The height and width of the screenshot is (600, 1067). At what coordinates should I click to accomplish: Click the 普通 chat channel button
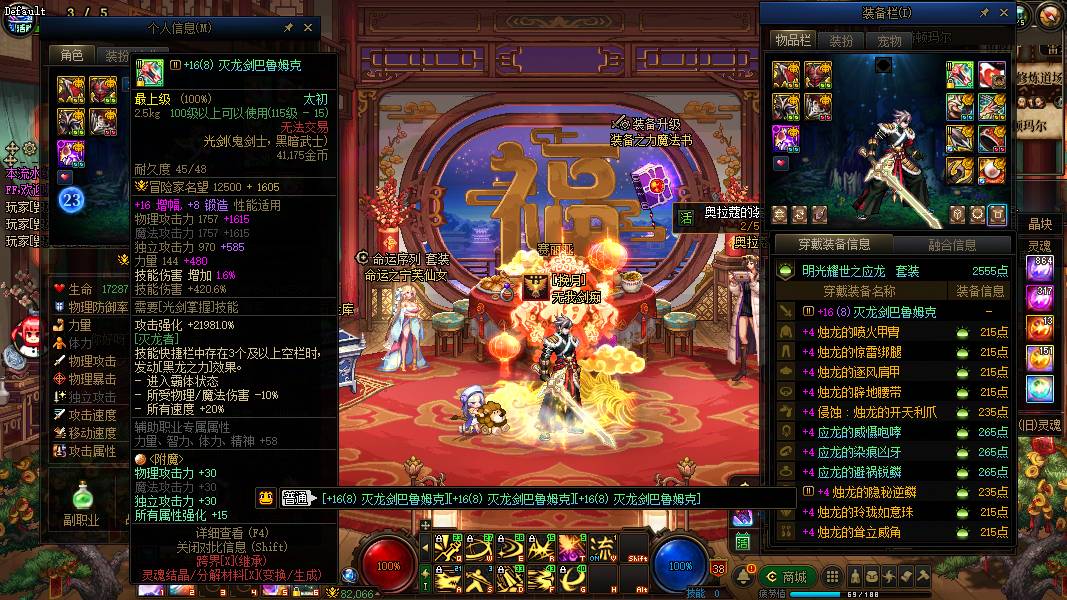(x=295, y=498)
